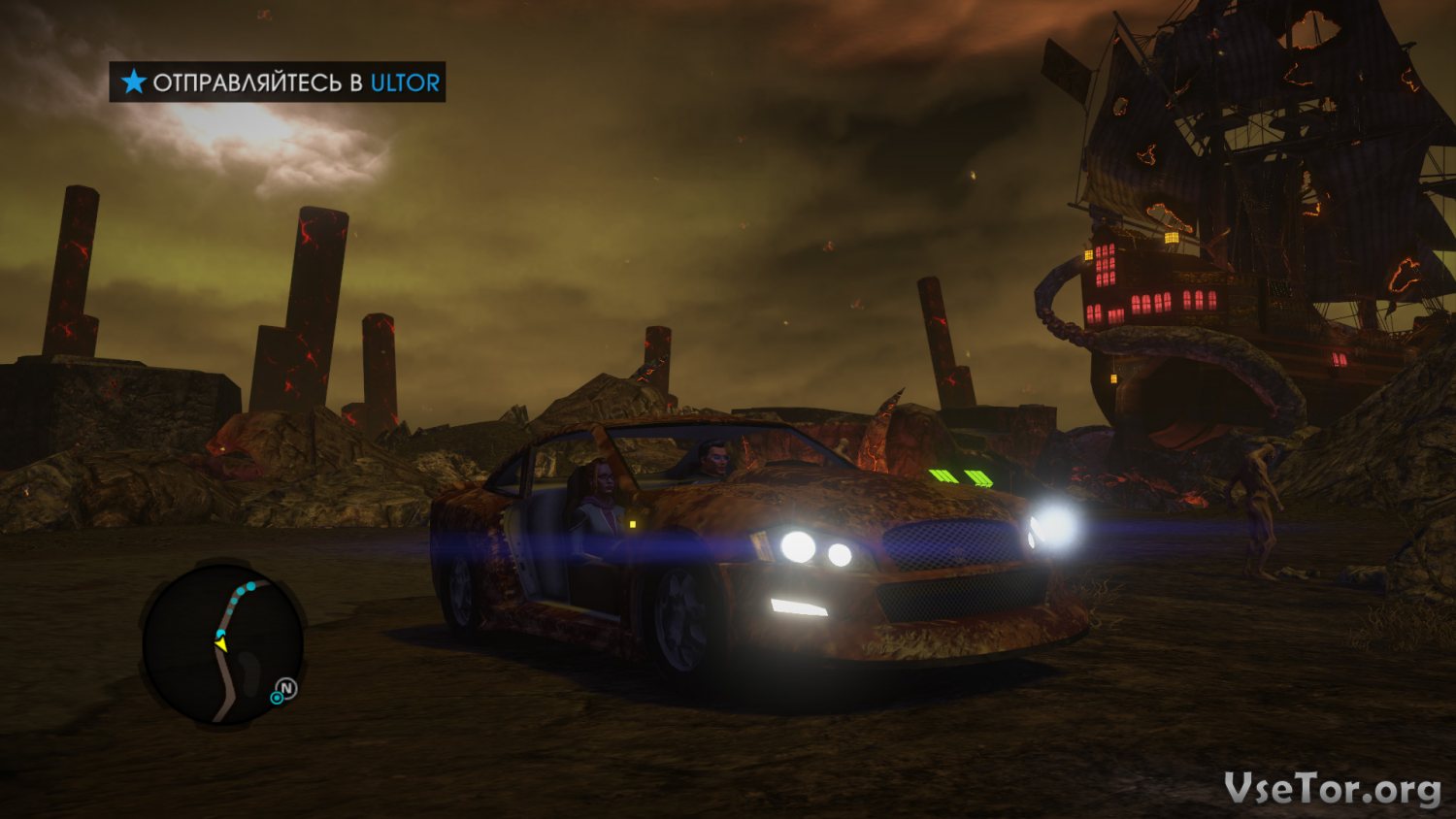
Task: Click the yellow player arrow on minimap
Action: pos(221,643)
